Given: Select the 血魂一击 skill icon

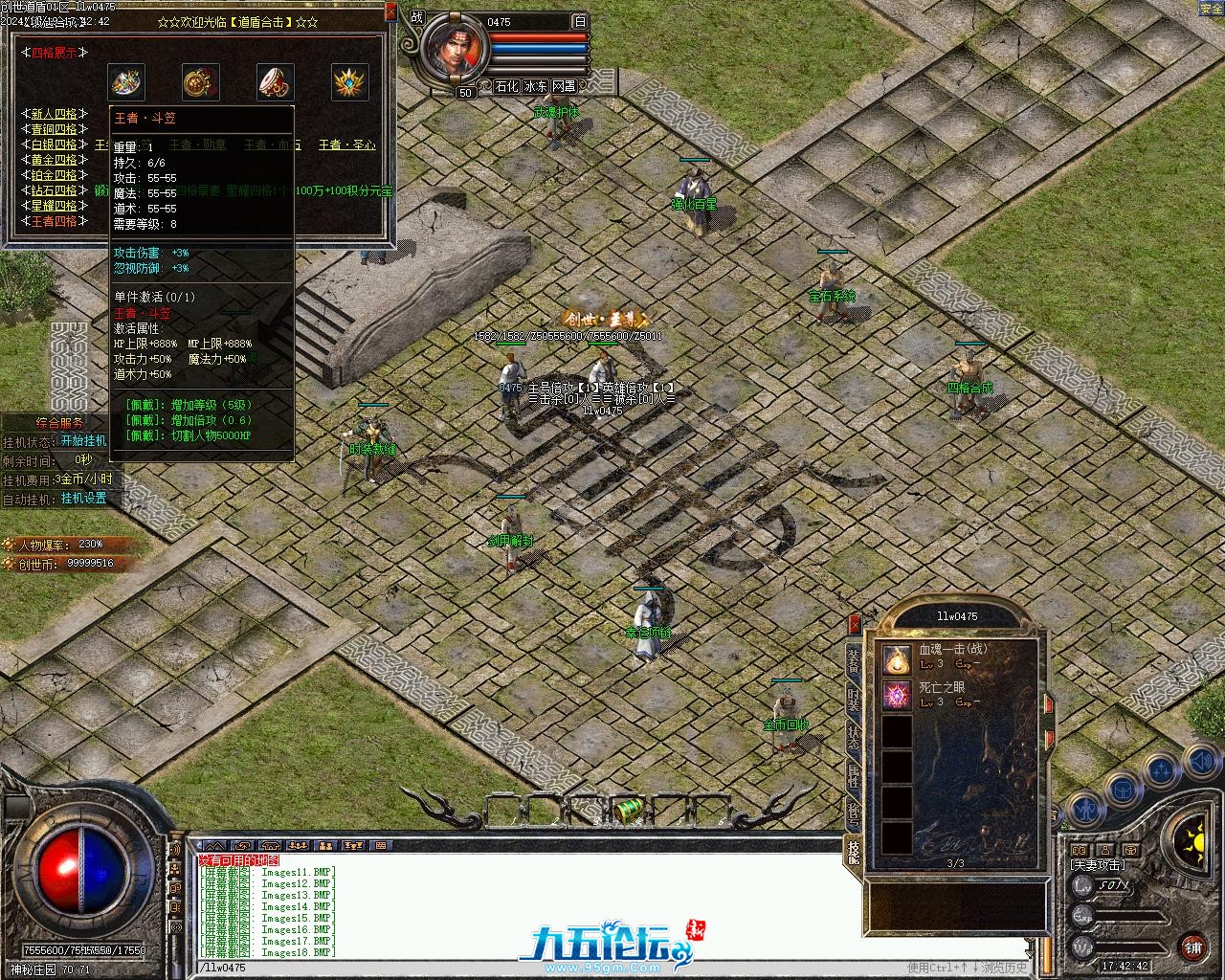Looking at the screenshot, I should click(x=897, y=657).
